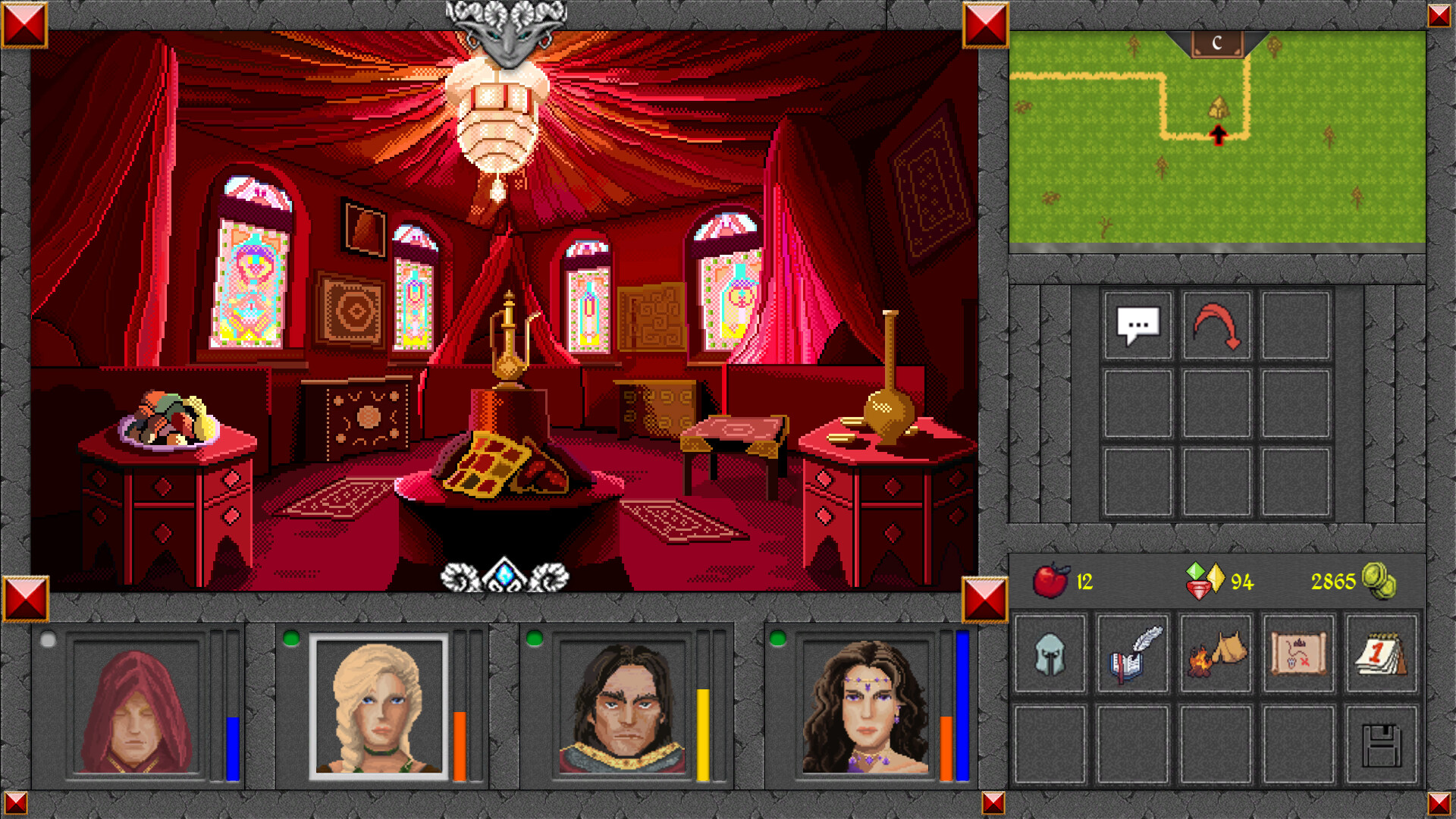
Task: Open the helmet equipment screen icon
Action: click(1050, 655)
